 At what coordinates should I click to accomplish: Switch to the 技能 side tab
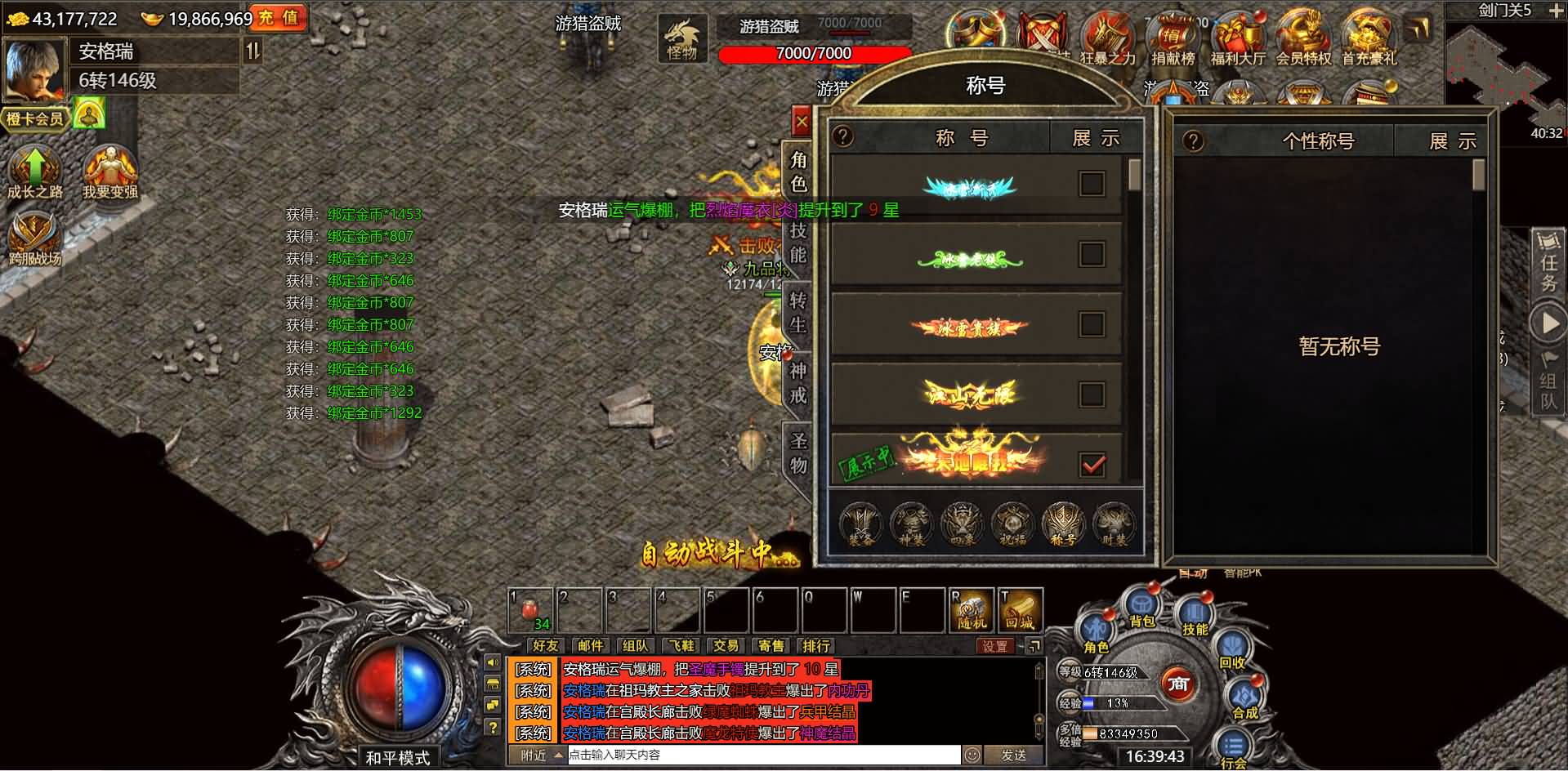tap(798, 243)
